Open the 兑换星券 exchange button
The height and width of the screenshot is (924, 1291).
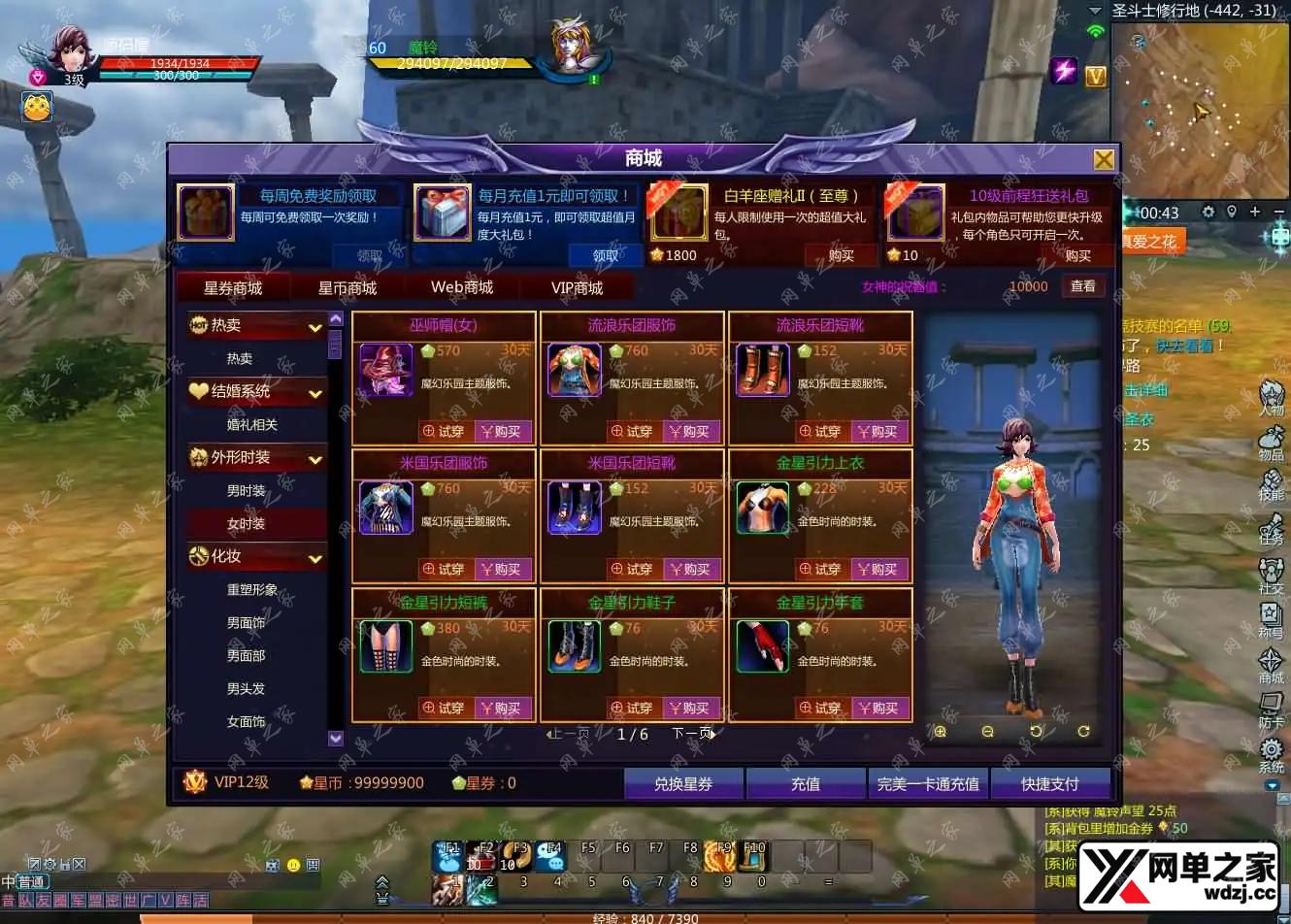pos(683,784)
